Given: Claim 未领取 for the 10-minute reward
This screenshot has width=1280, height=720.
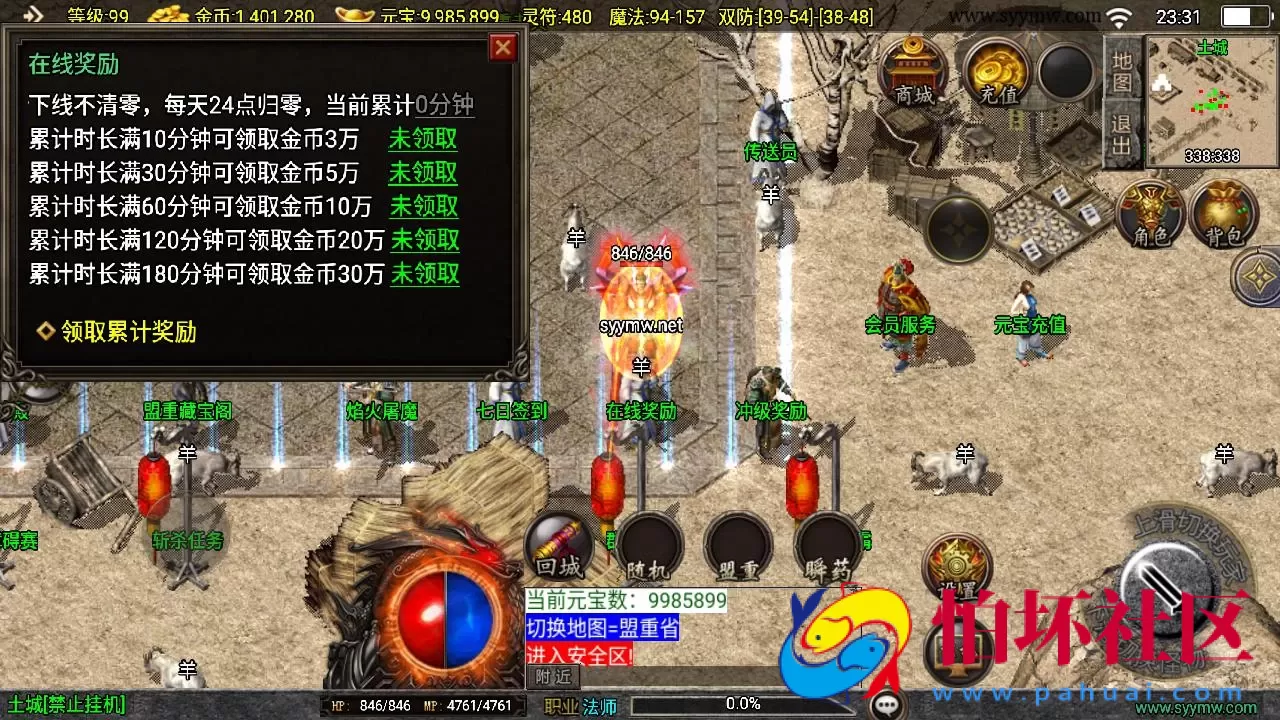Looking at the screenshot, I should (x=423, y=140).
